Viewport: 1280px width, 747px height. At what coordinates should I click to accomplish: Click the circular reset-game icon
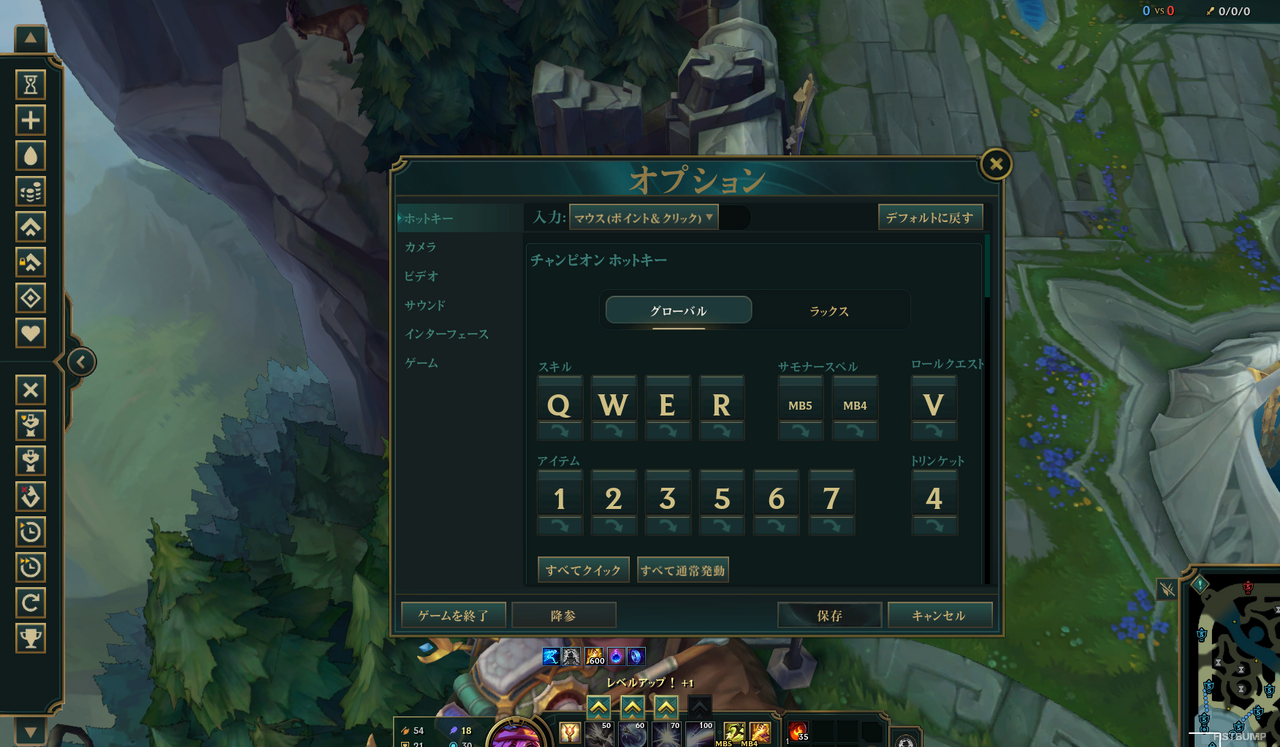tap(30, 601)
